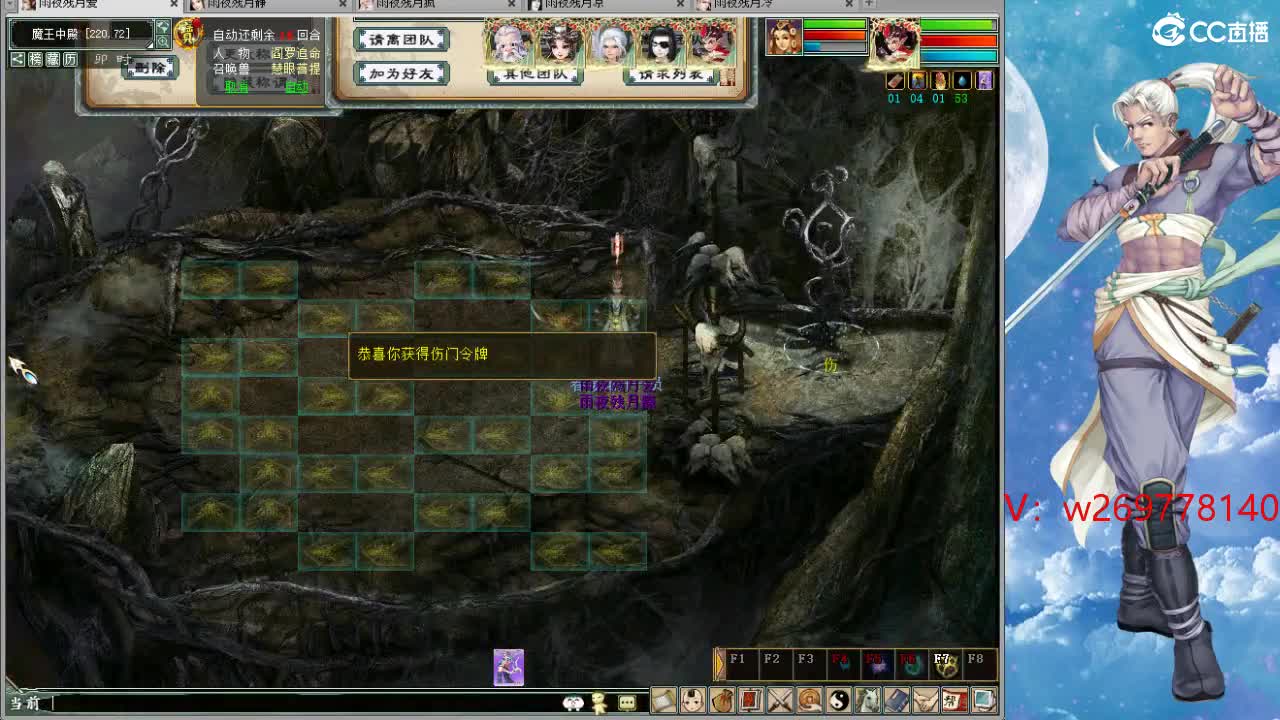Toggle the 榜 button in top-left panel
Image resolution: width=1280 pixels, height=720 pixels.
[36, 58]
